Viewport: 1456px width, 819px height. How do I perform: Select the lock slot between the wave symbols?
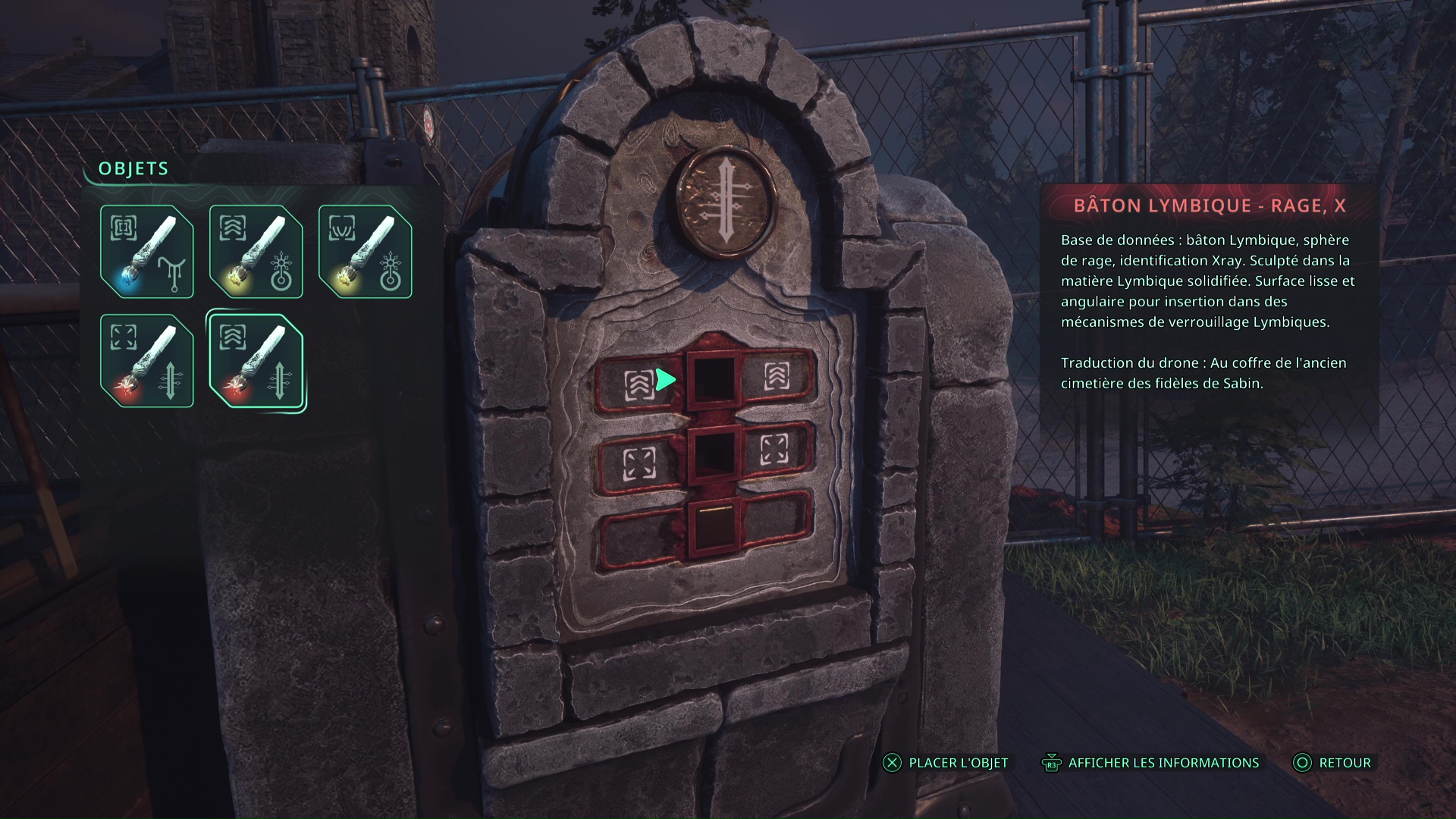point(714,378)
